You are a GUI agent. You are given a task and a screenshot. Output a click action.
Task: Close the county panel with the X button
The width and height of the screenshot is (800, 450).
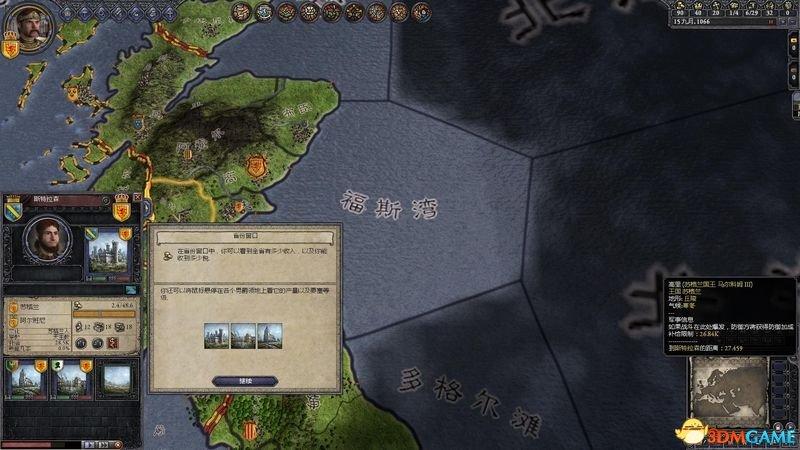point(136,199)
